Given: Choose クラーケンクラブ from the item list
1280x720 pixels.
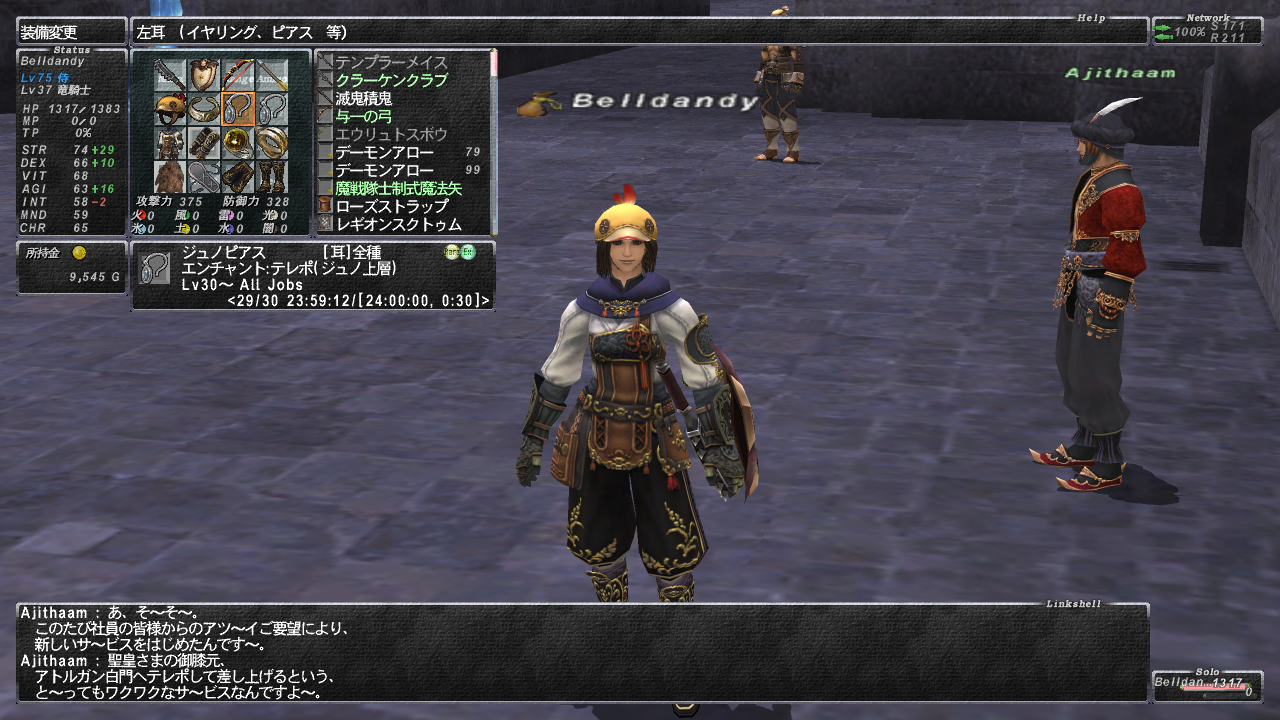Looking at the screenshot, I should 391,81.
